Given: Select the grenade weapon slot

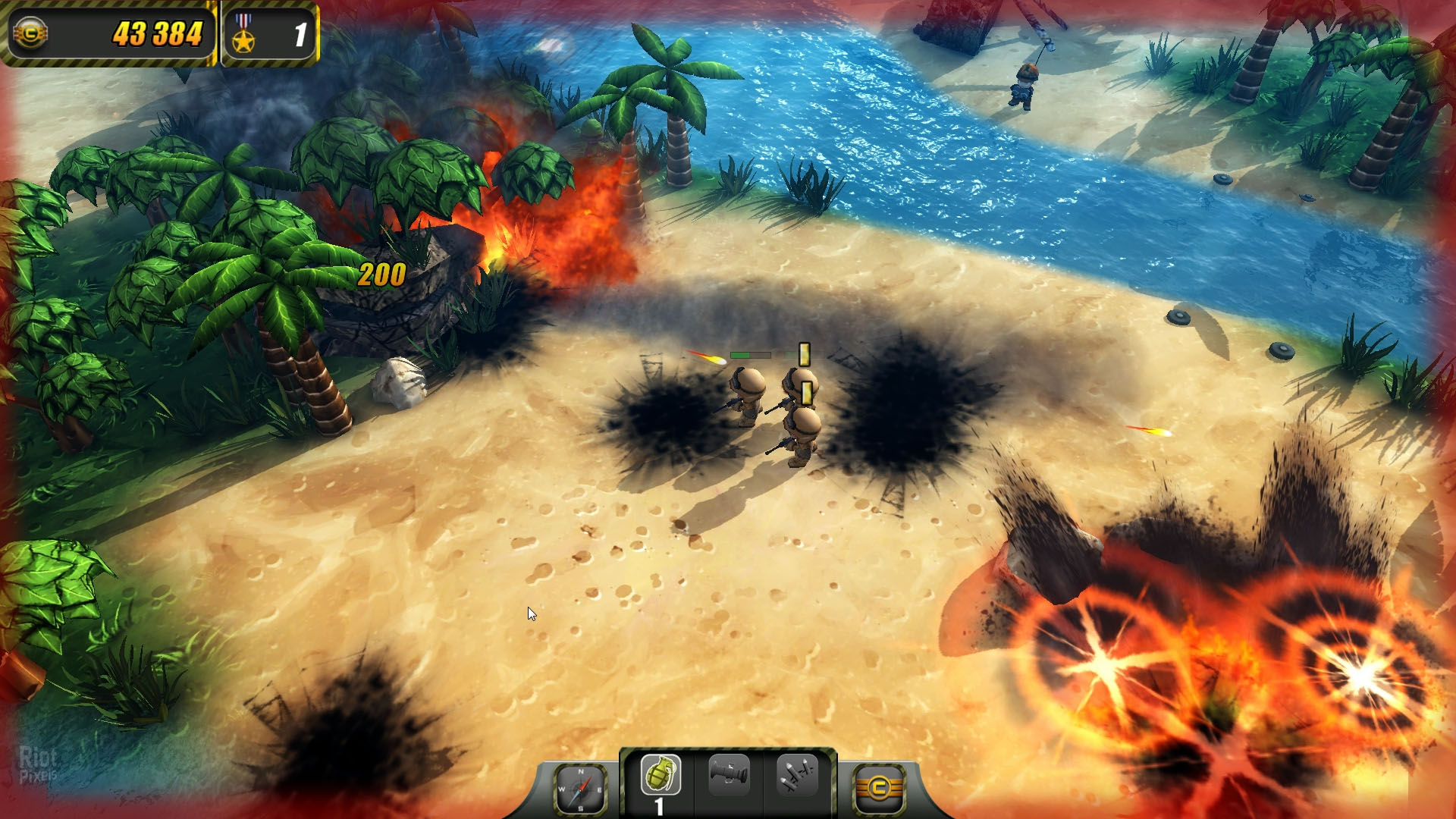Looking at the screenshot, I should click(661, 777).
